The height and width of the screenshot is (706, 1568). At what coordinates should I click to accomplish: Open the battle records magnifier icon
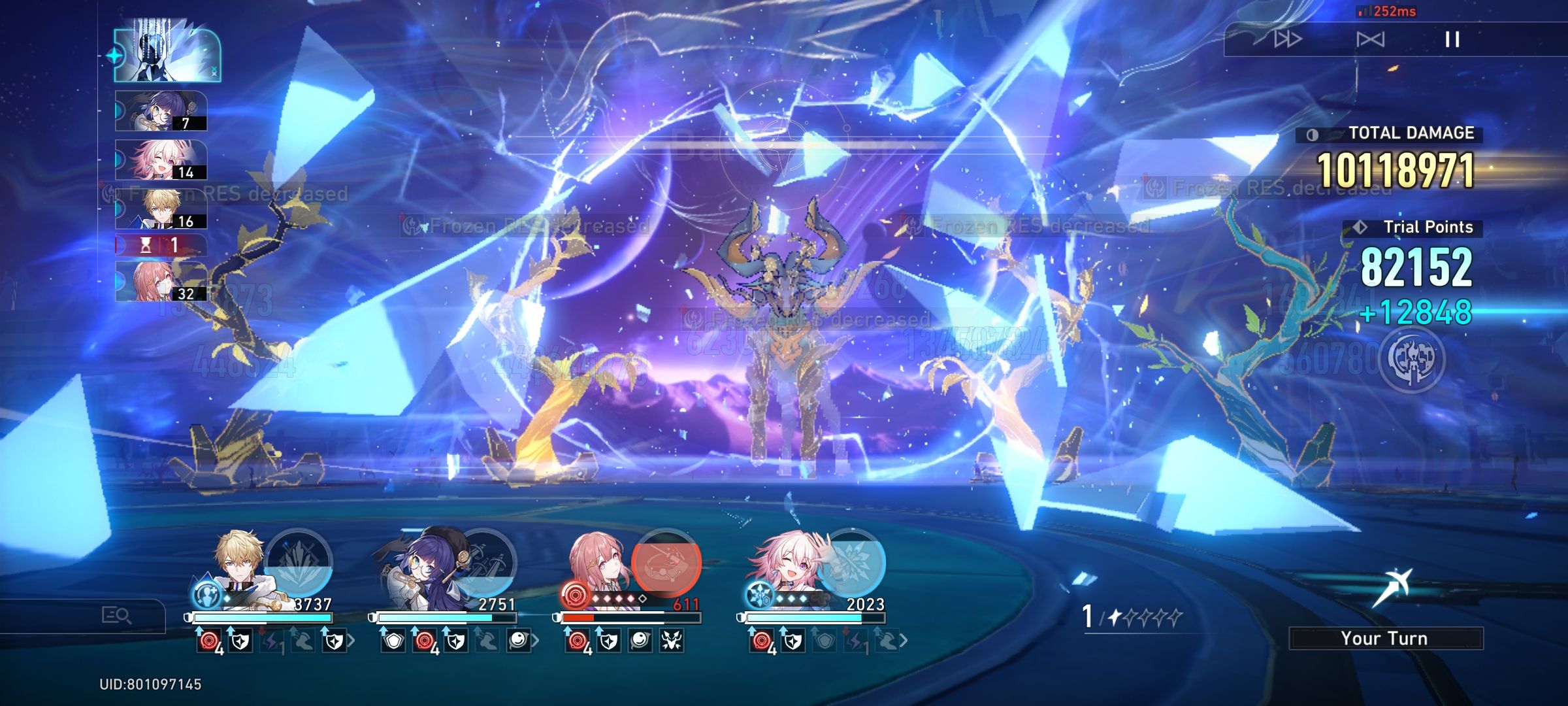(116, 616)
